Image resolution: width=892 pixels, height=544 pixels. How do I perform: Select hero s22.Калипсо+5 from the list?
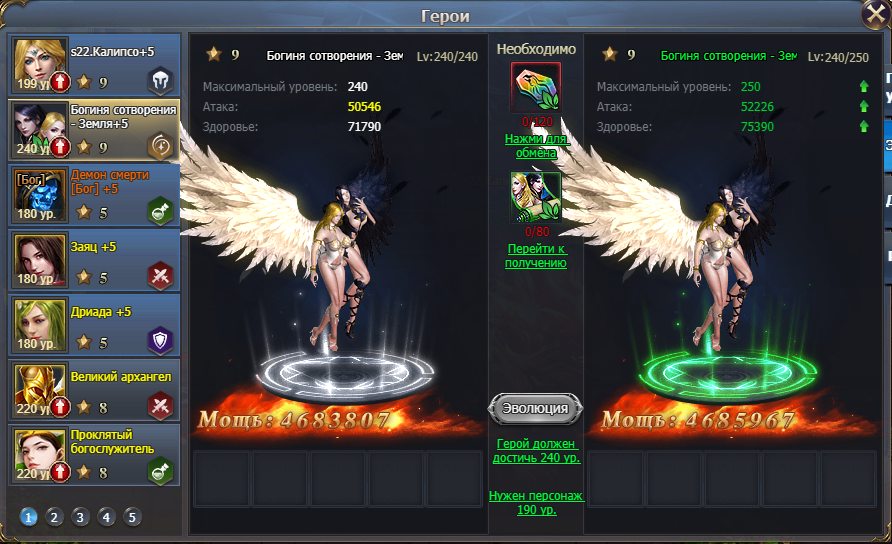point(96,66)
